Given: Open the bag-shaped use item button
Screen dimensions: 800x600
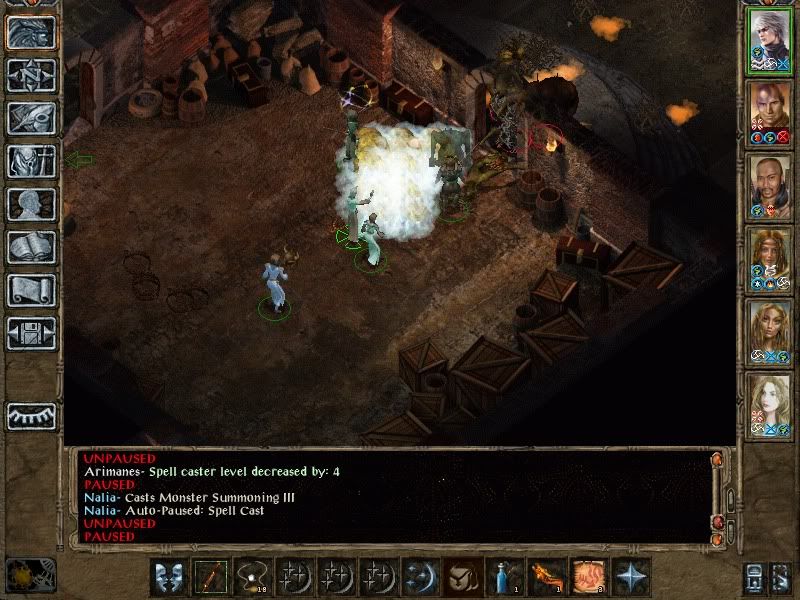Looking at the screenshot, I should click(x=460, y=578).
